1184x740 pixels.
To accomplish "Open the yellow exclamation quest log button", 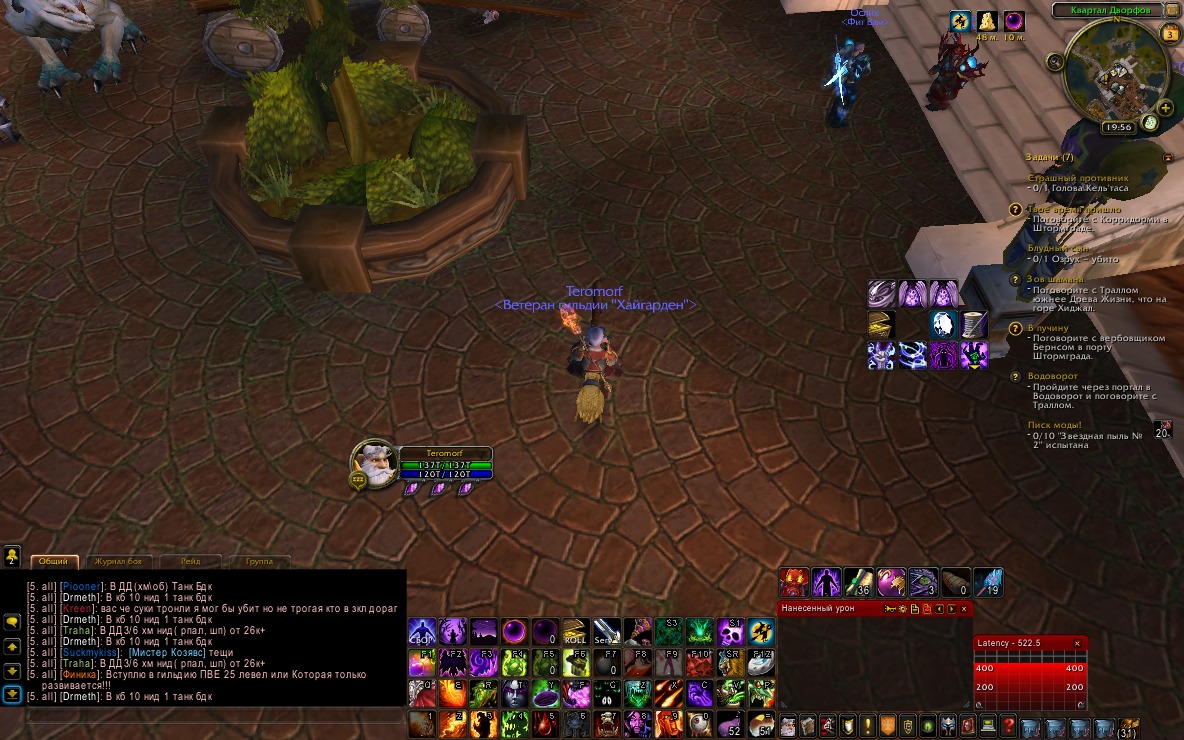I will tap(866, 725).
